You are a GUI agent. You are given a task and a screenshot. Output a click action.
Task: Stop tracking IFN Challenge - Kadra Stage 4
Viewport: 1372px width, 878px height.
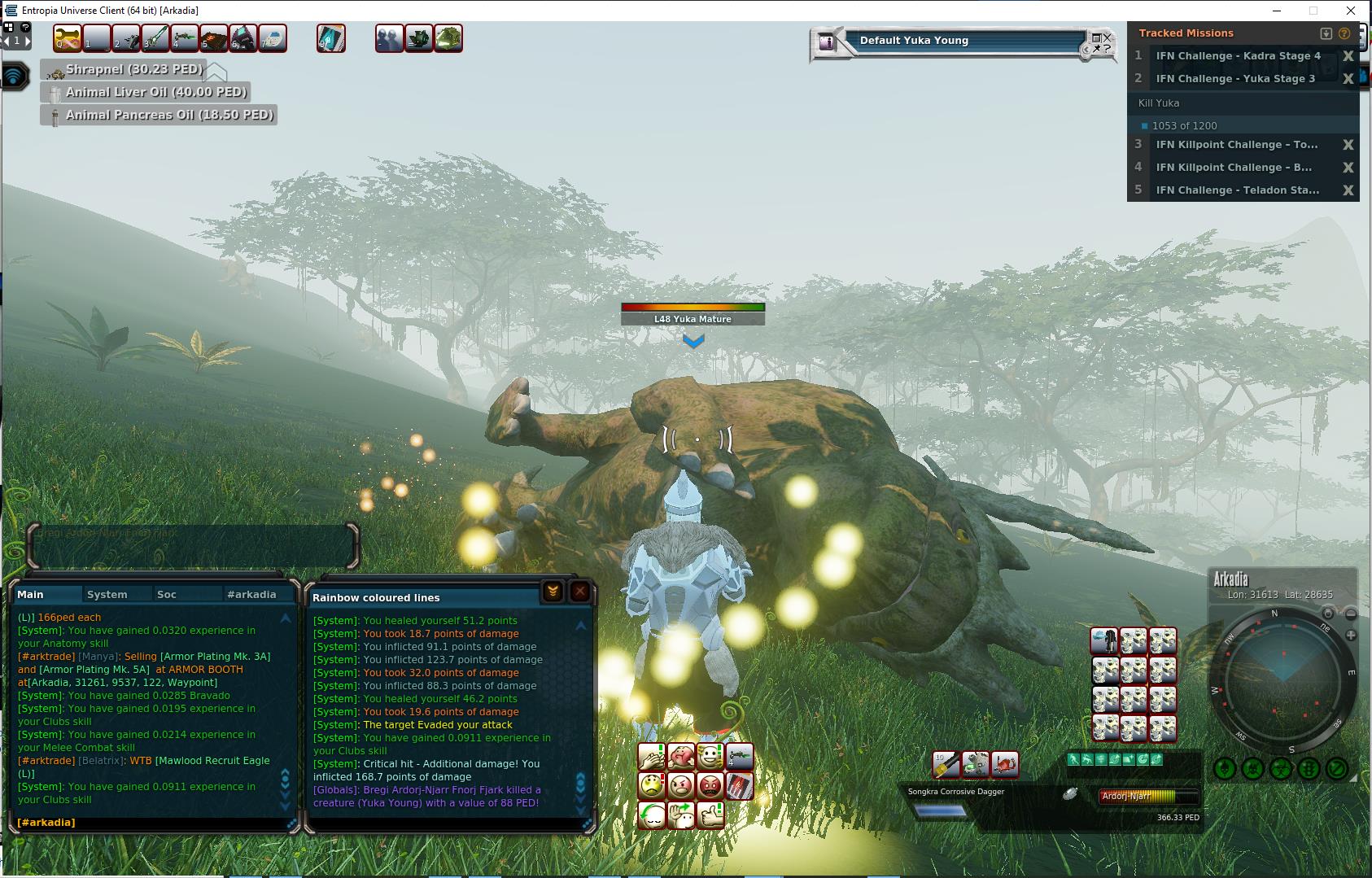point(1348,56)
